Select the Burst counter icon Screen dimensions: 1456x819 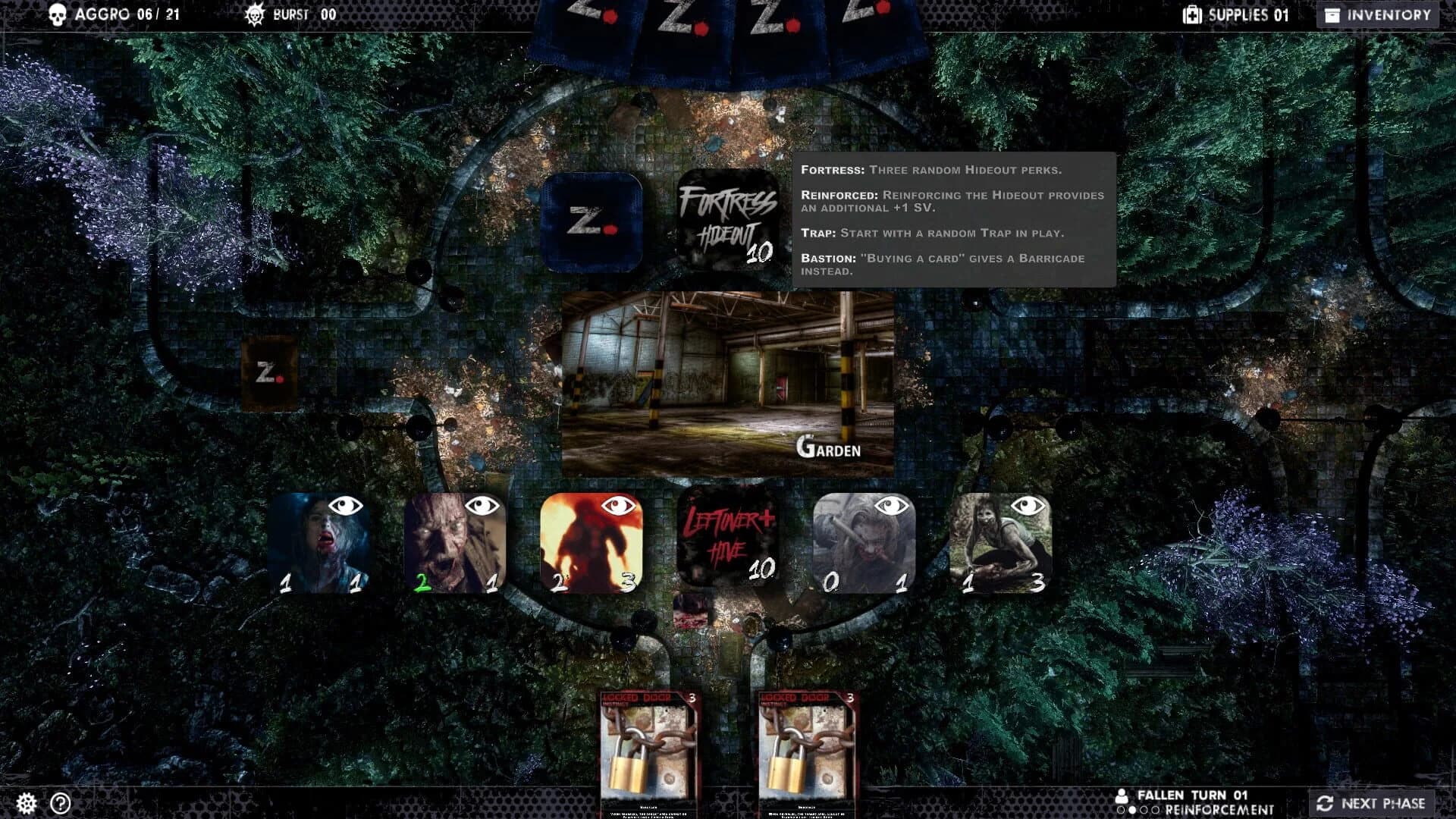coord(256,13)
